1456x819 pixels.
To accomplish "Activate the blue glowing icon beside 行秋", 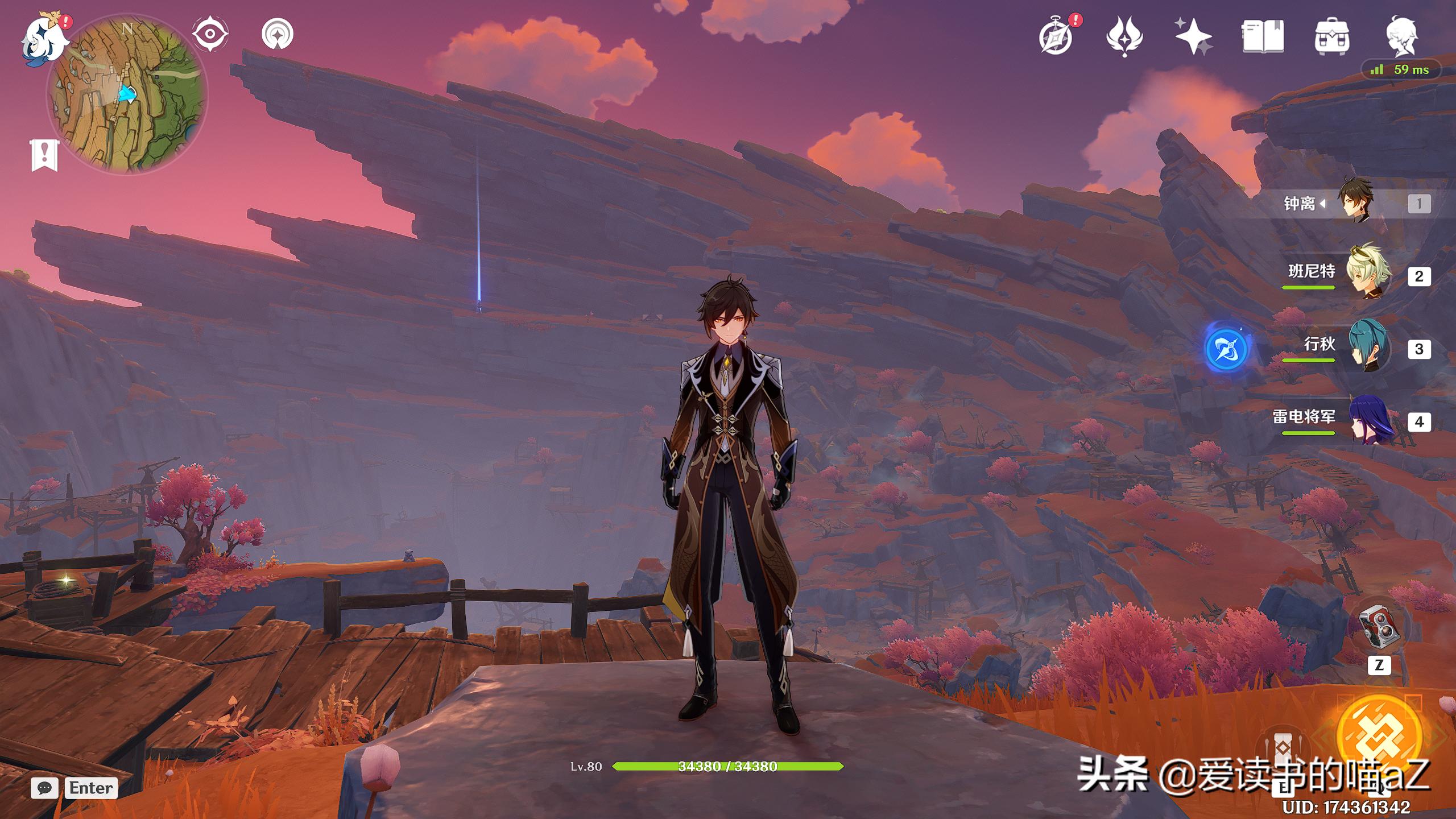I will pyautogui.click(x=1227, y=348).
